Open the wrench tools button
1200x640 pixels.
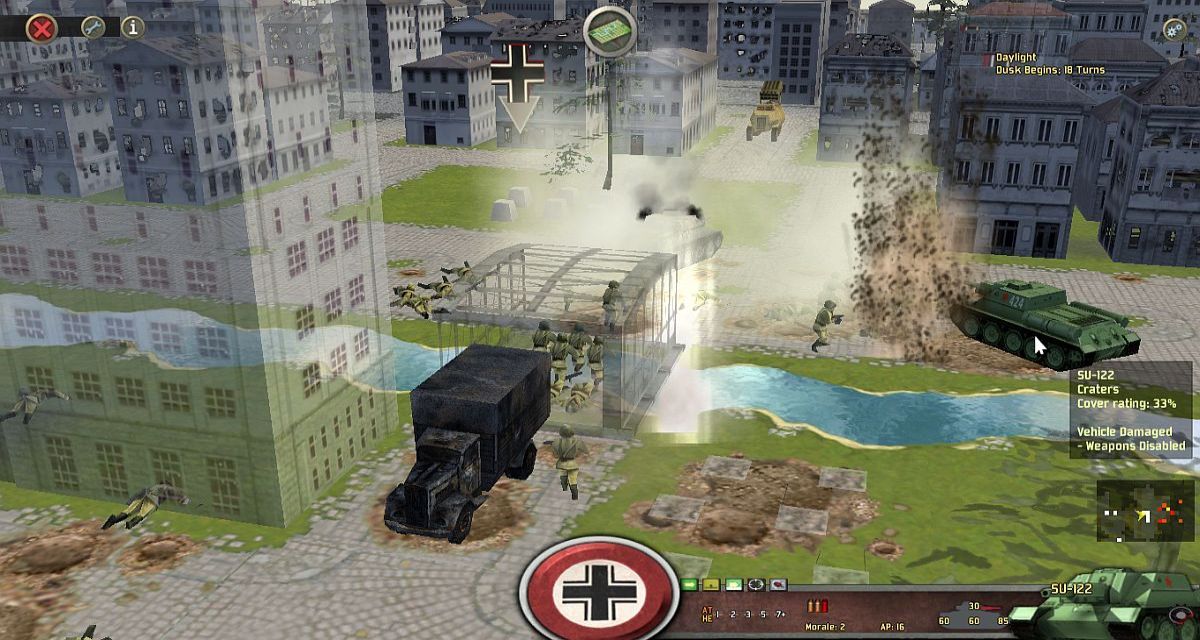[93, 27]
